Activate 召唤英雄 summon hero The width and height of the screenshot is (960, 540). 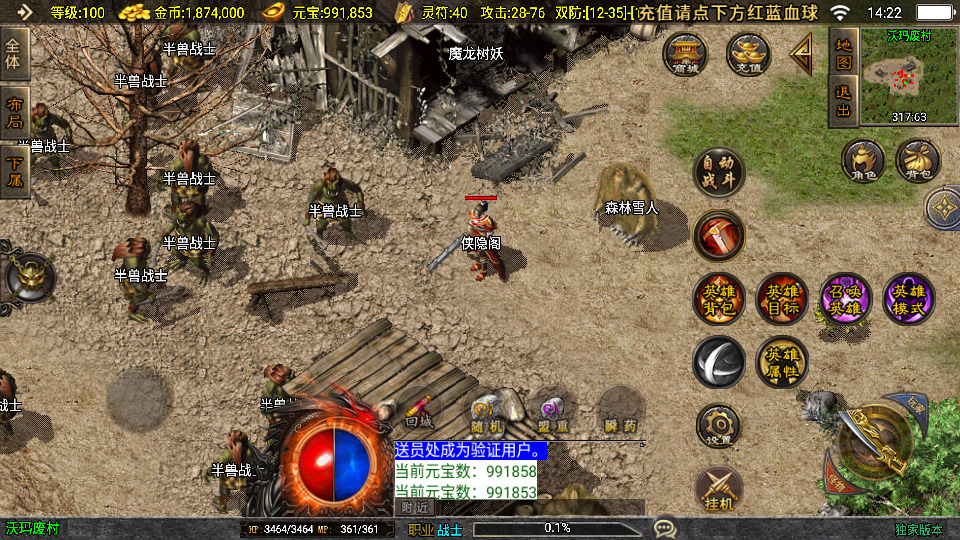[x=845, y=299]
